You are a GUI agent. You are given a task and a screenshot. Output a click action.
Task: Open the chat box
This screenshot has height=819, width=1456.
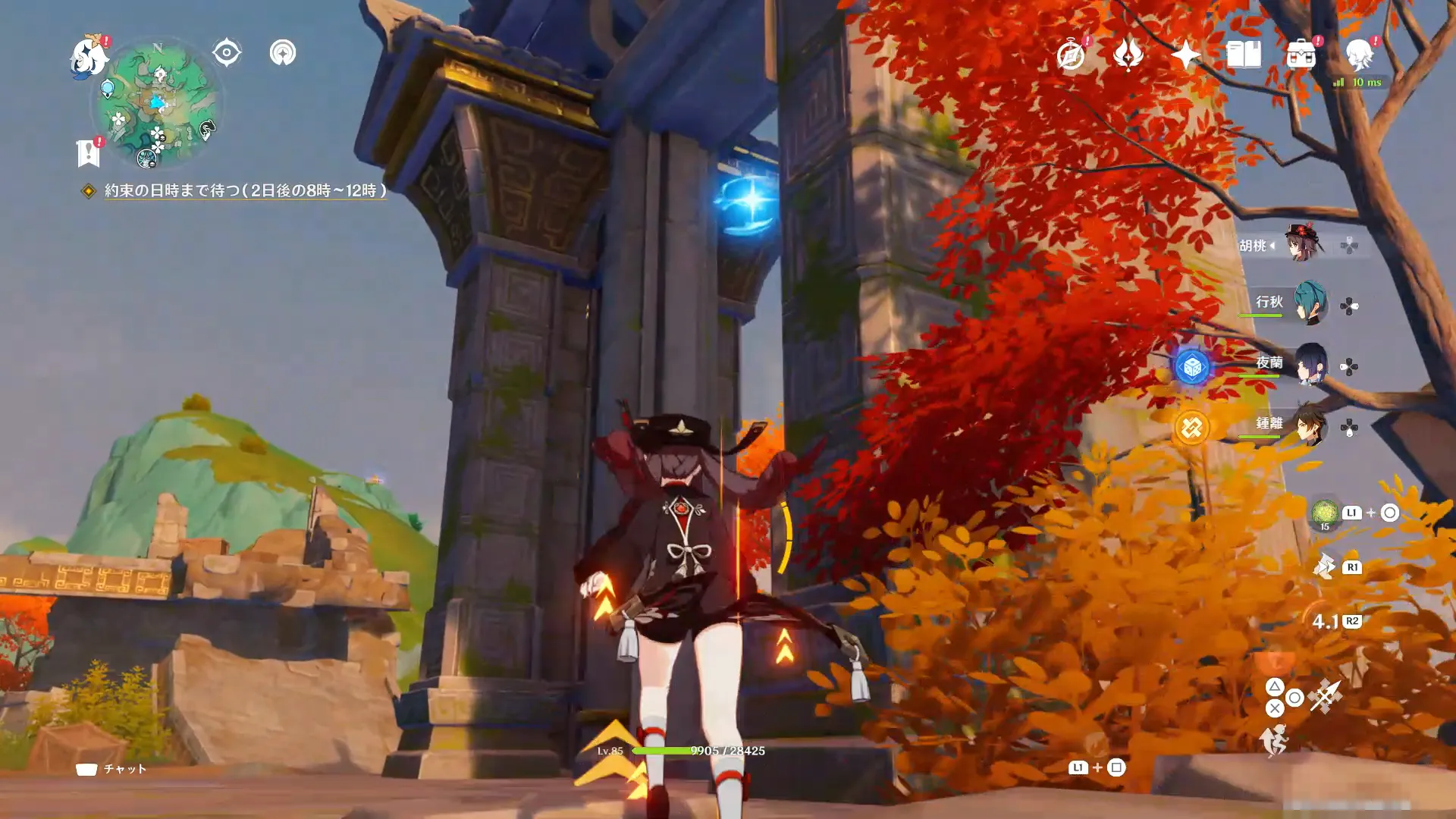tap(111, 769)
